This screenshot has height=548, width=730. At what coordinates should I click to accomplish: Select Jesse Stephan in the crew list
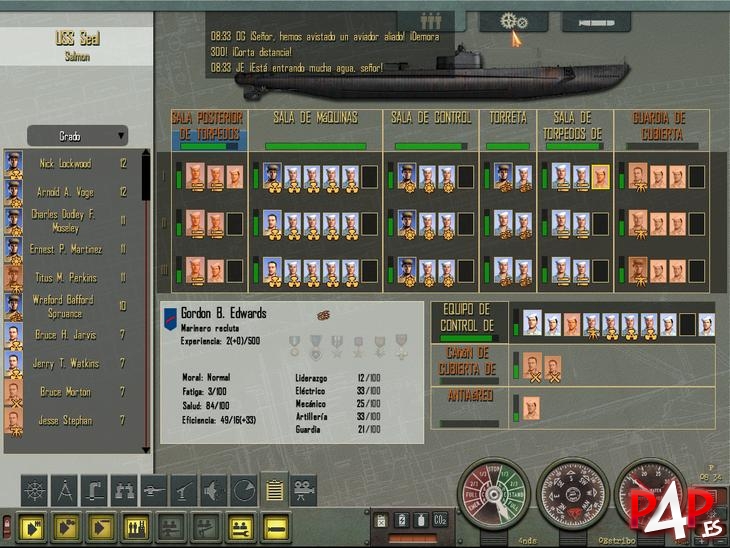[x=65, y=421]
